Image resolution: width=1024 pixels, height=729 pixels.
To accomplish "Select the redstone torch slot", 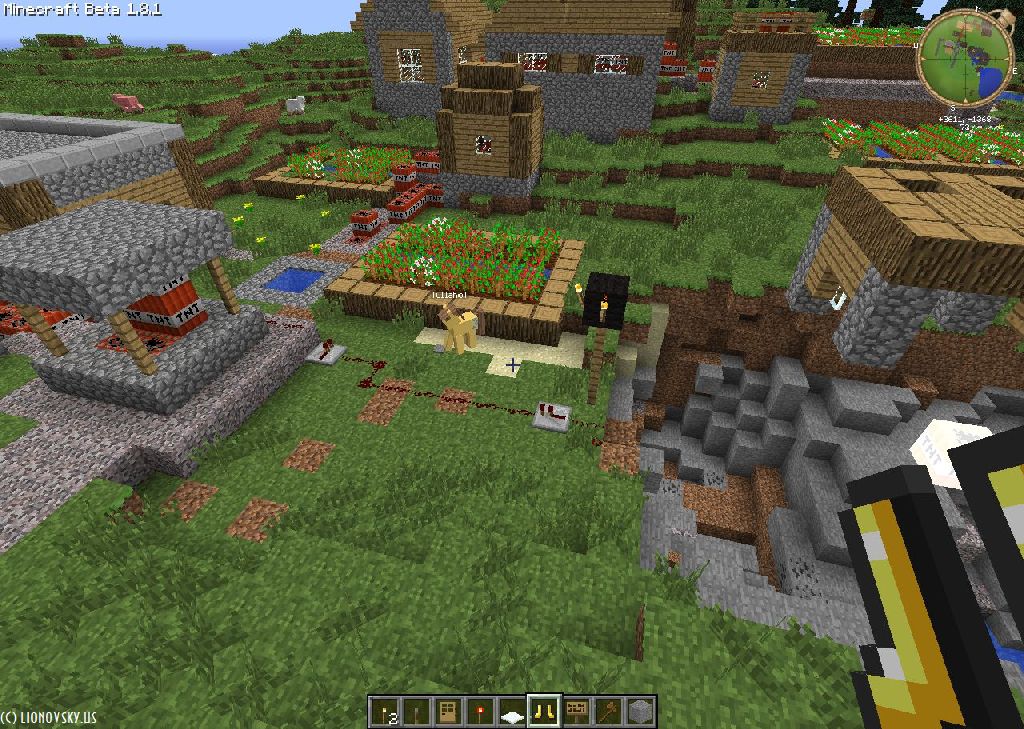I will click(480, 711).
